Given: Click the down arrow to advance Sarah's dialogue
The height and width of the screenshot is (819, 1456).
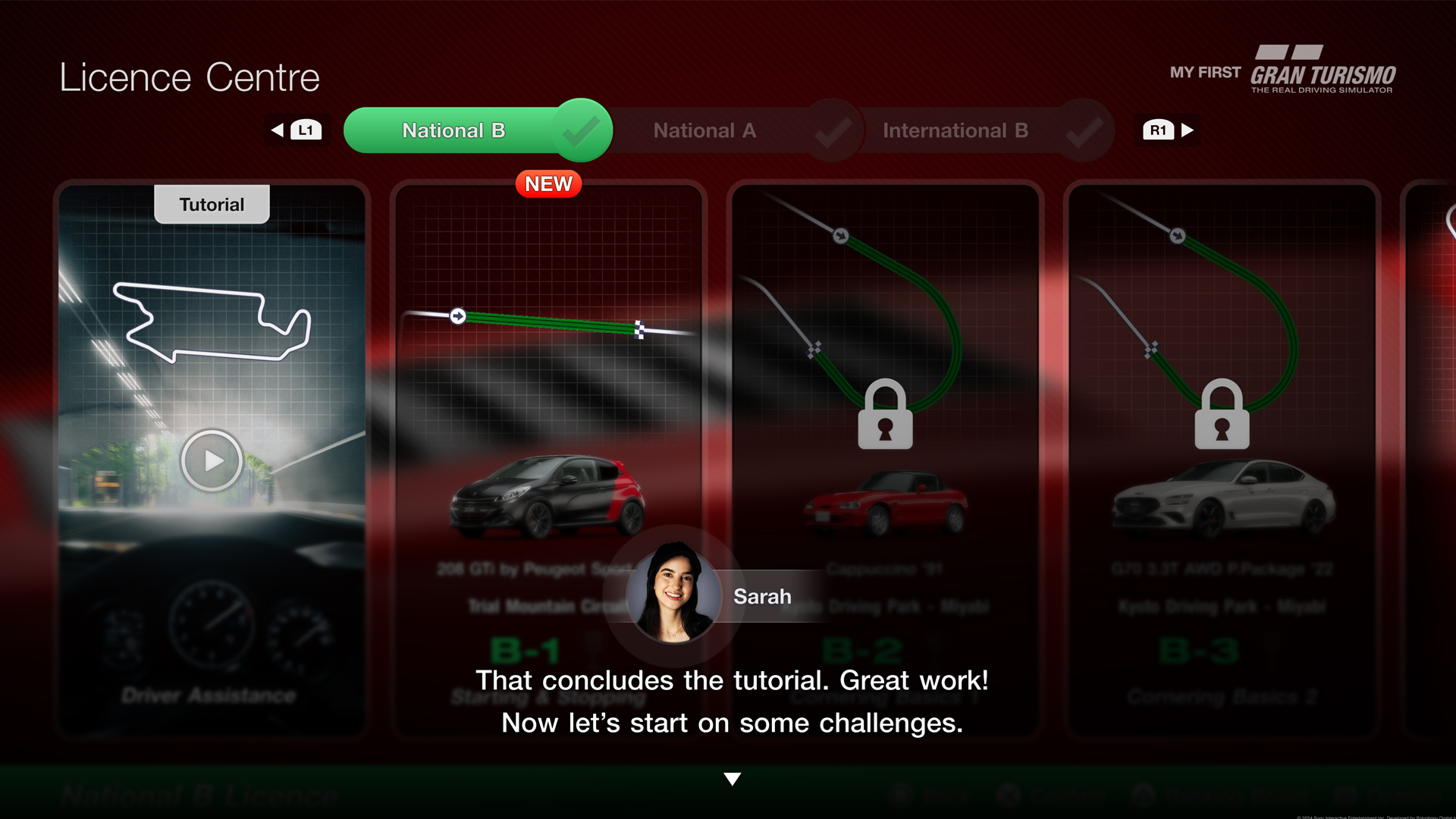Looking at the screenshot, I should [x=732, y=777].
